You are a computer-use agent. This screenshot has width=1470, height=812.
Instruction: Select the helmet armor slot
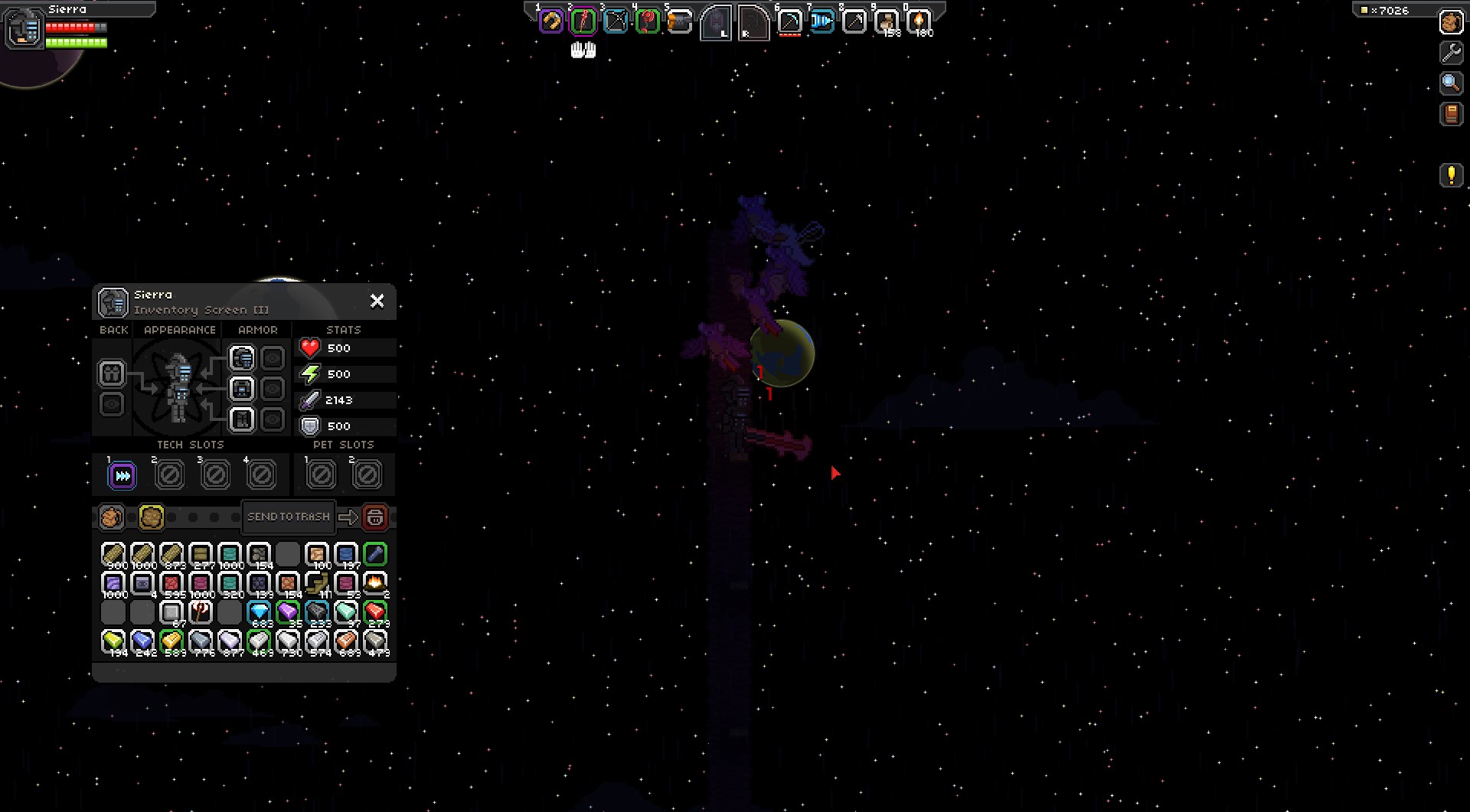click(242, 358)
